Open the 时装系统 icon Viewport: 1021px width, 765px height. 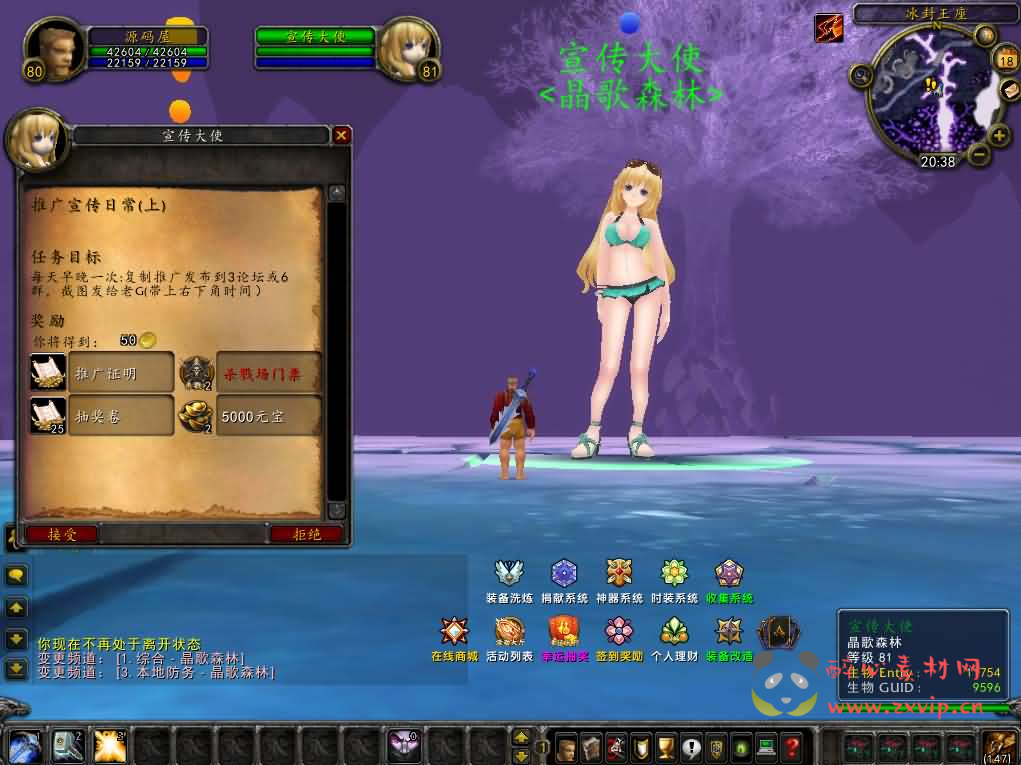674,574
